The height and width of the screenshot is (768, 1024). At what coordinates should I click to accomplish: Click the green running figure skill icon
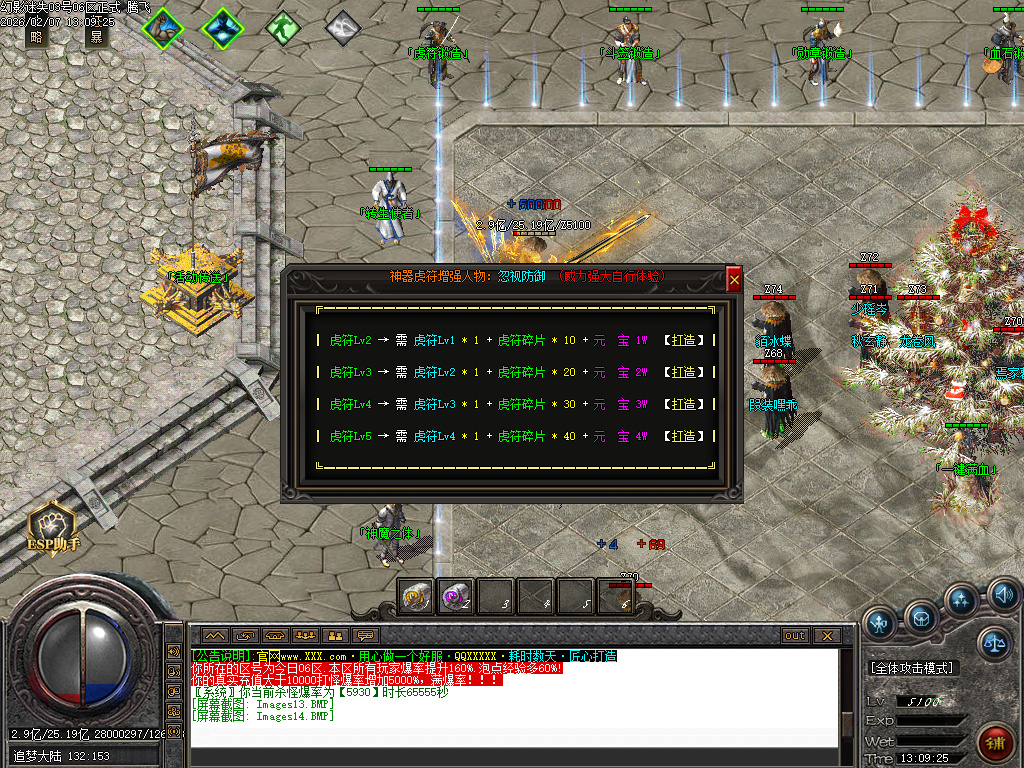[284, 27]
